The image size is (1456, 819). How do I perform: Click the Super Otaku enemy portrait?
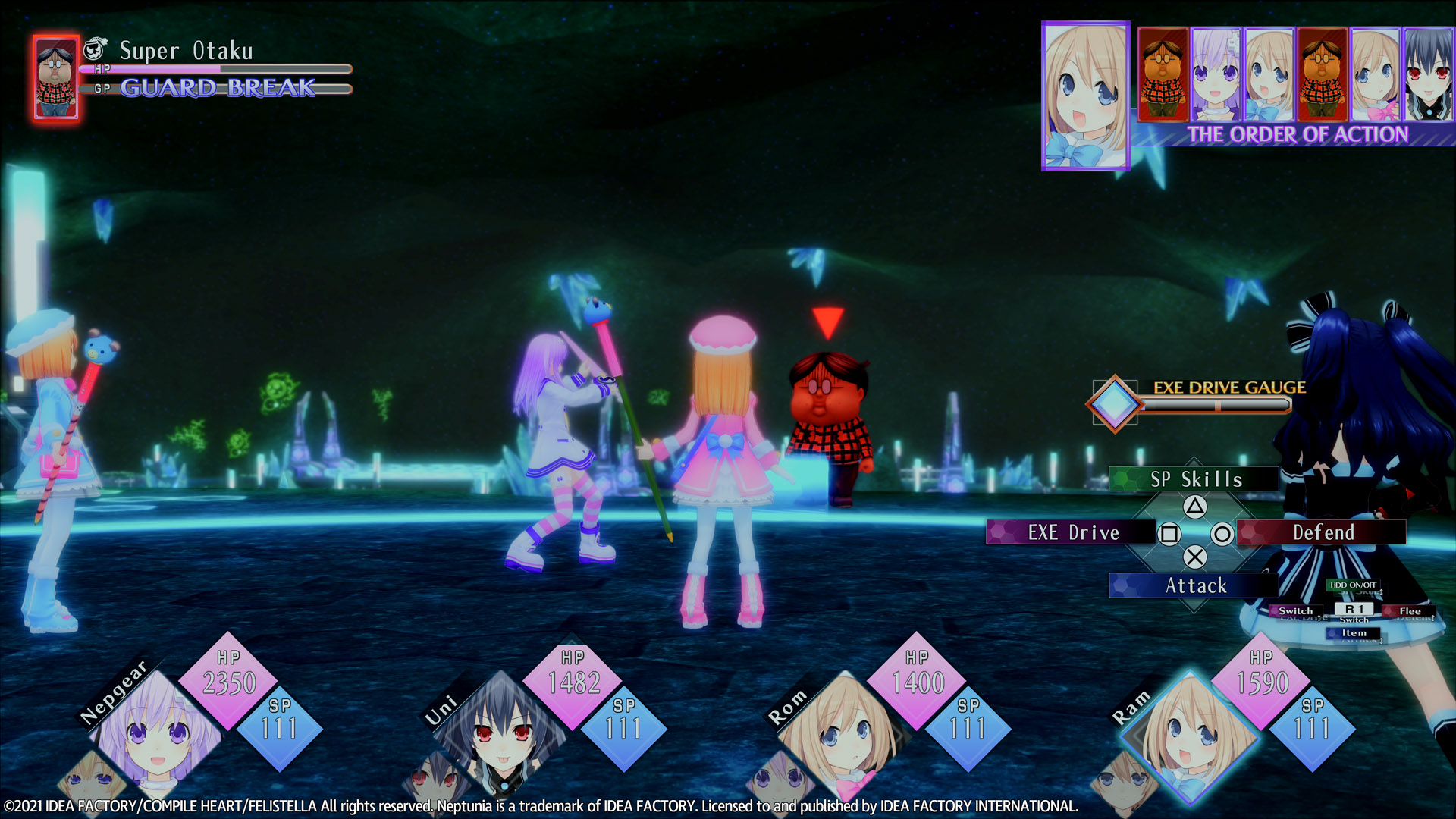pyautogui.click(x=56, y=78)
